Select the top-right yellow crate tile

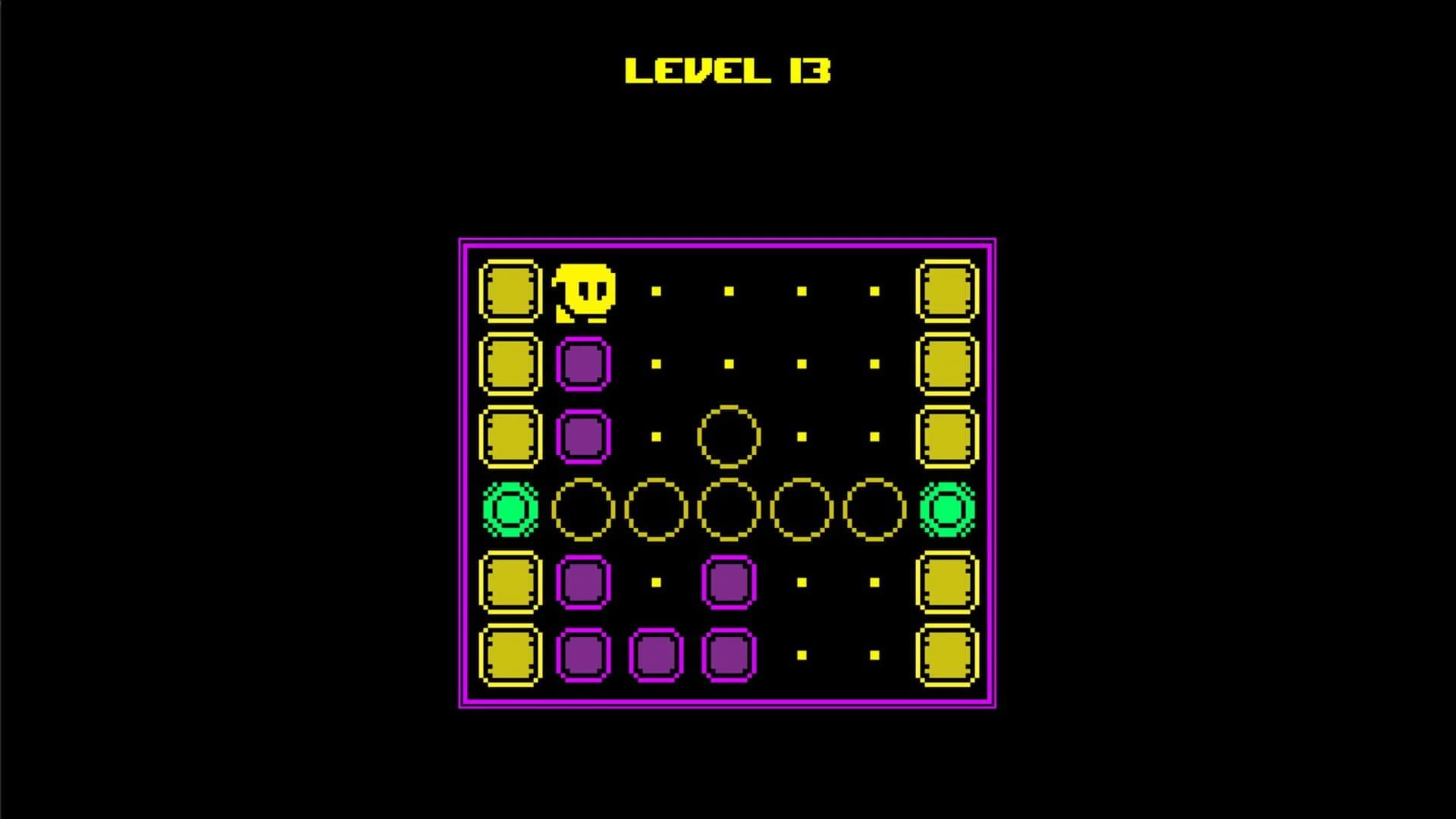click(948, 292)
